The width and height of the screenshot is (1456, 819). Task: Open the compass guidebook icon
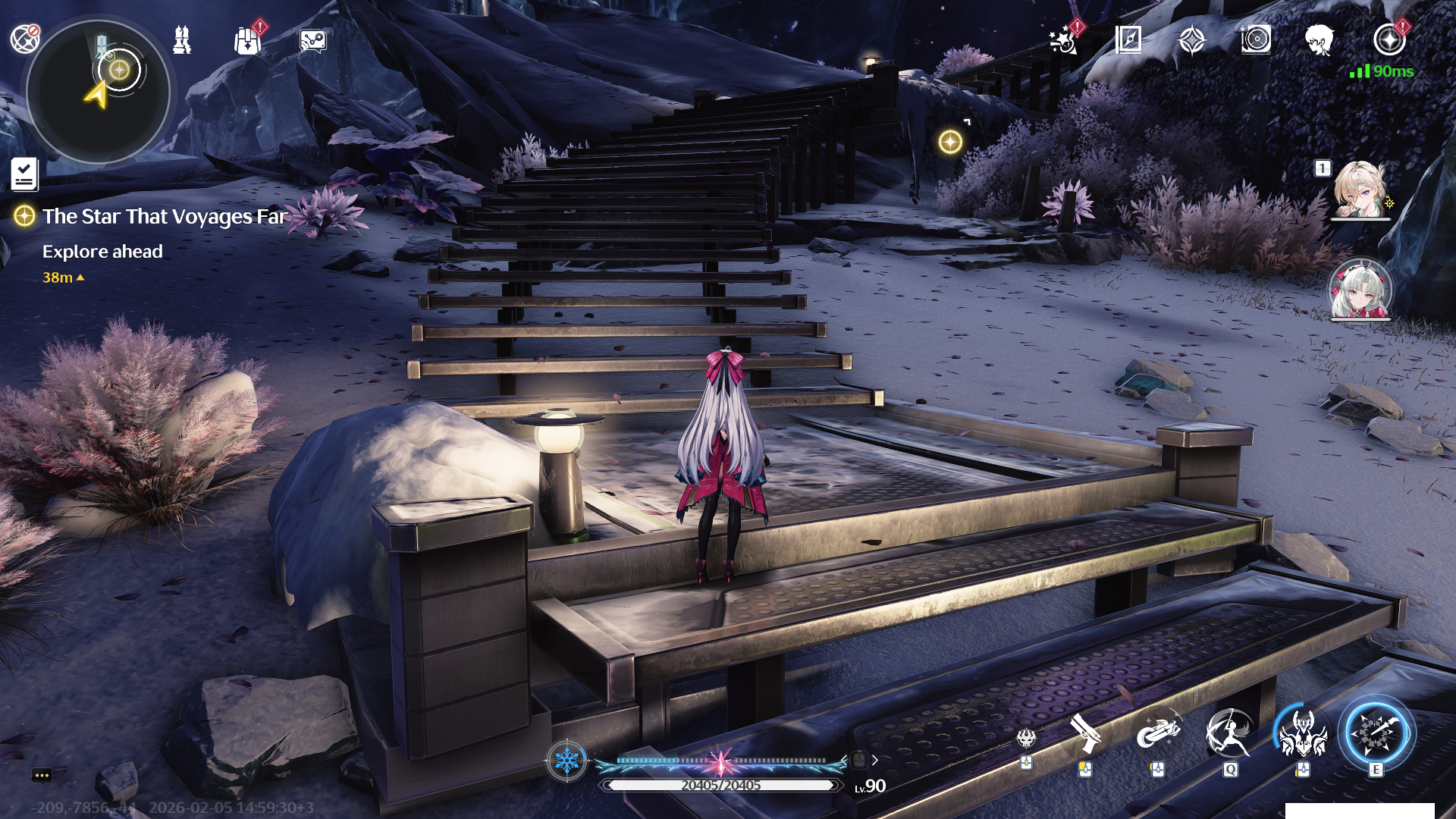coord(1128,39)
